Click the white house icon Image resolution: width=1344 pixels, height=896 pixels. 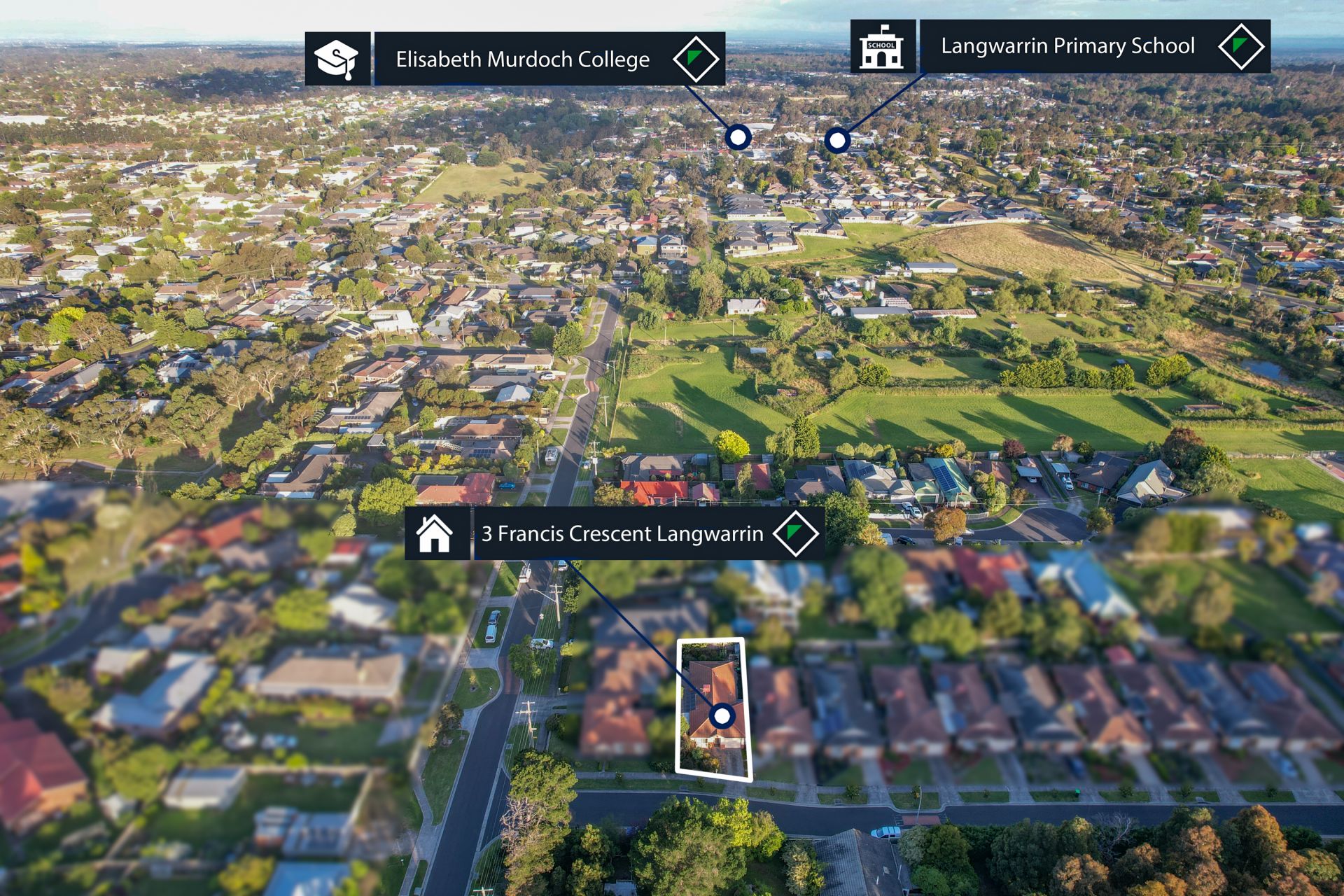tap(435, 534)
